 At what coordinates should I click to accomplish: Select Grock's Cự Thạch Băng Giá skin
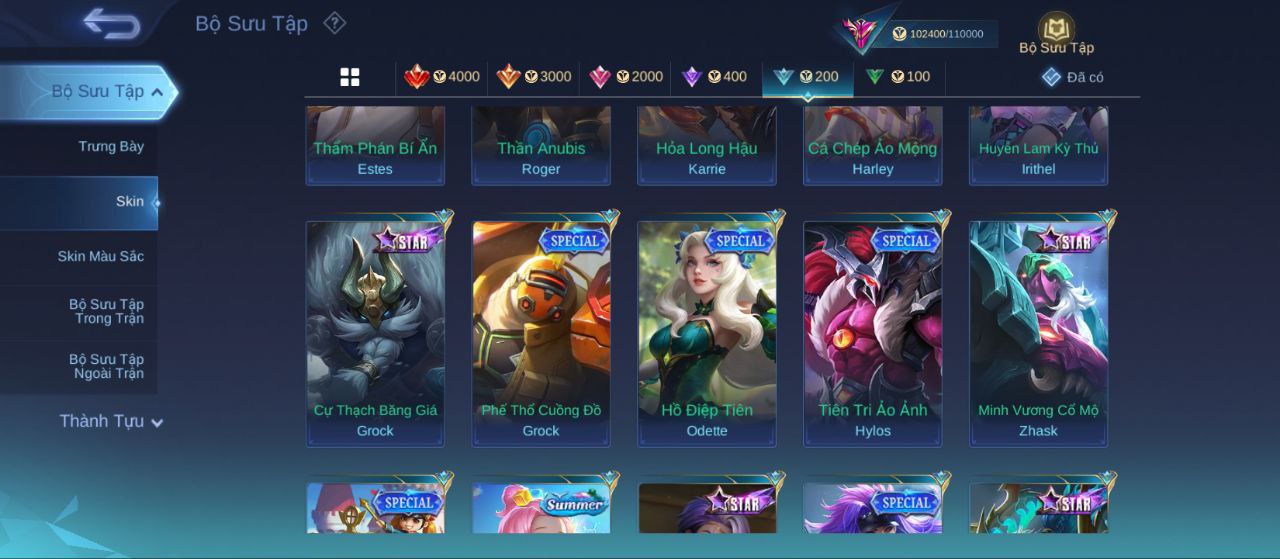375,333
